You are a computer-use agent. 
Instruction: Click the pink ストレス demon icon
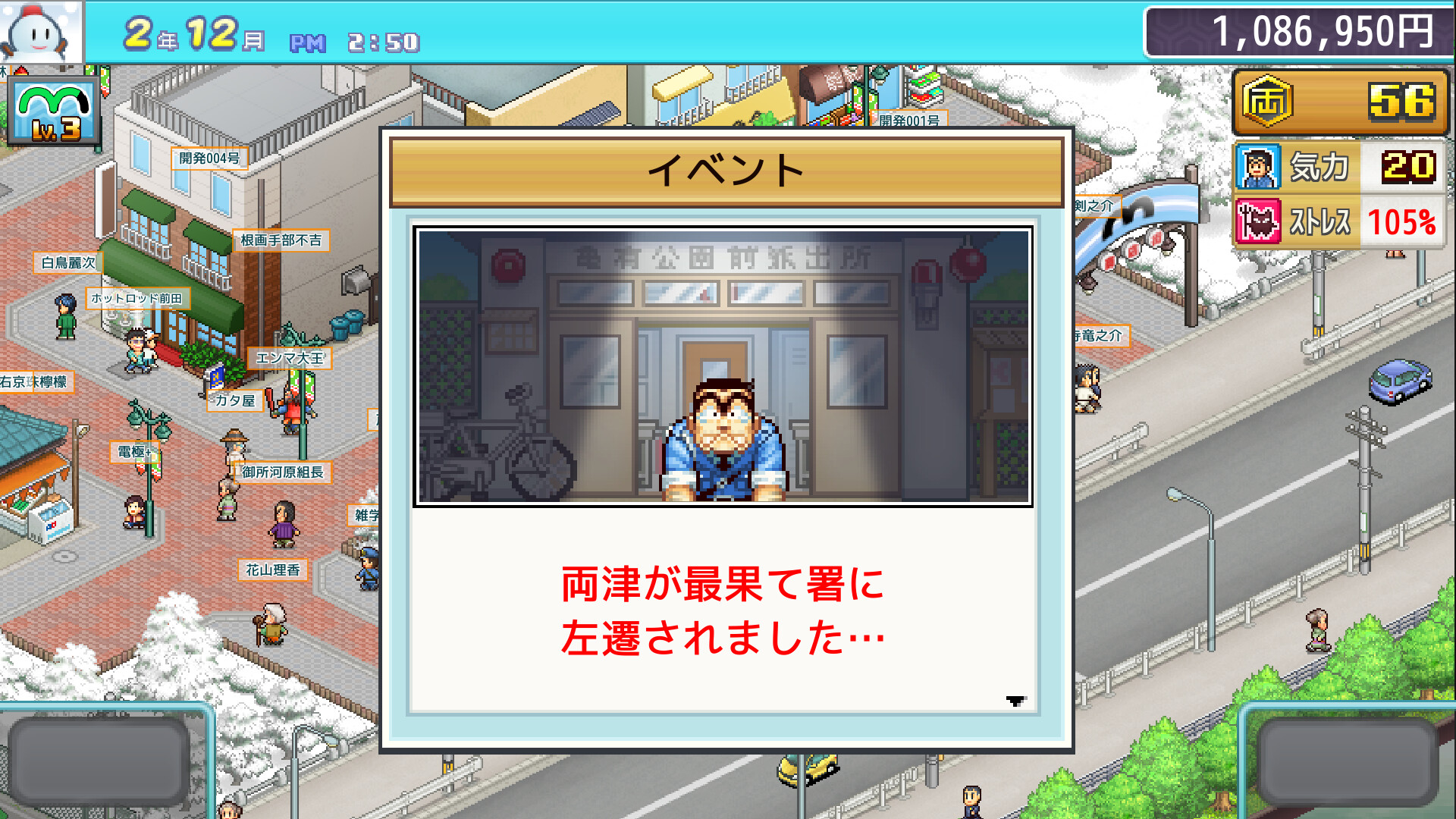click(x=1259, y=220)
